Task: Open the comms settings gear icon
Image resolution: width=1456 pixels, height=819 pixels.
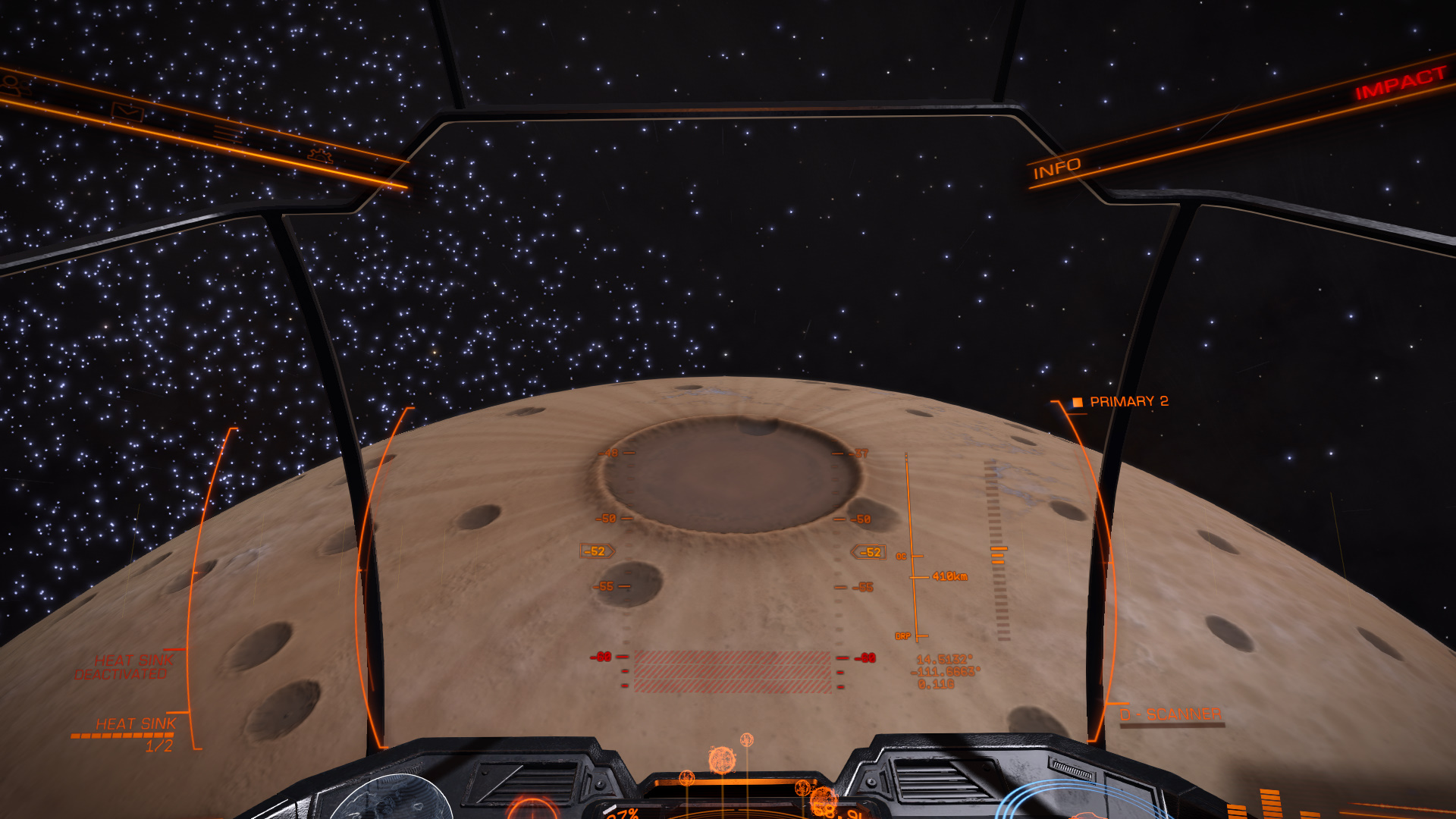Action: click(x=320, y=156)
